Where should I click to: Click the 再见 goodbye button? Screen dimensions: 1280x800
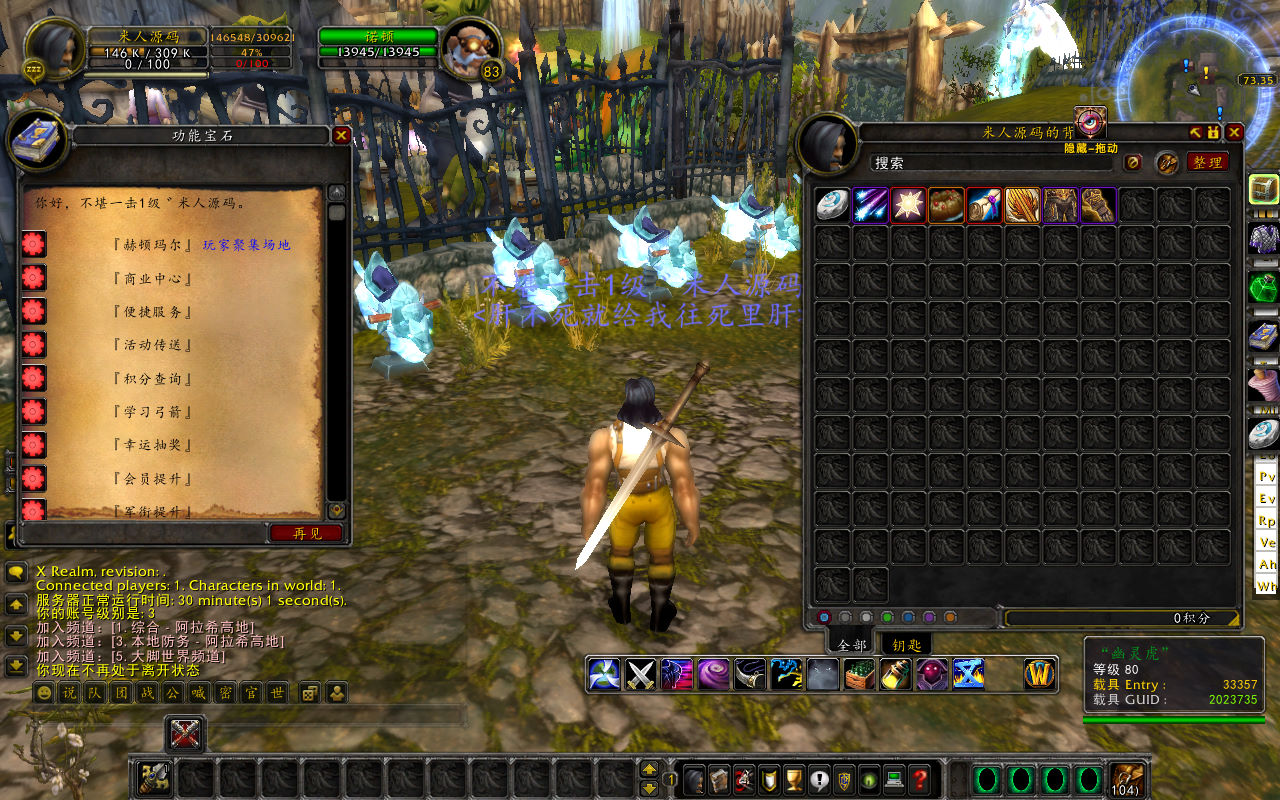307,533
